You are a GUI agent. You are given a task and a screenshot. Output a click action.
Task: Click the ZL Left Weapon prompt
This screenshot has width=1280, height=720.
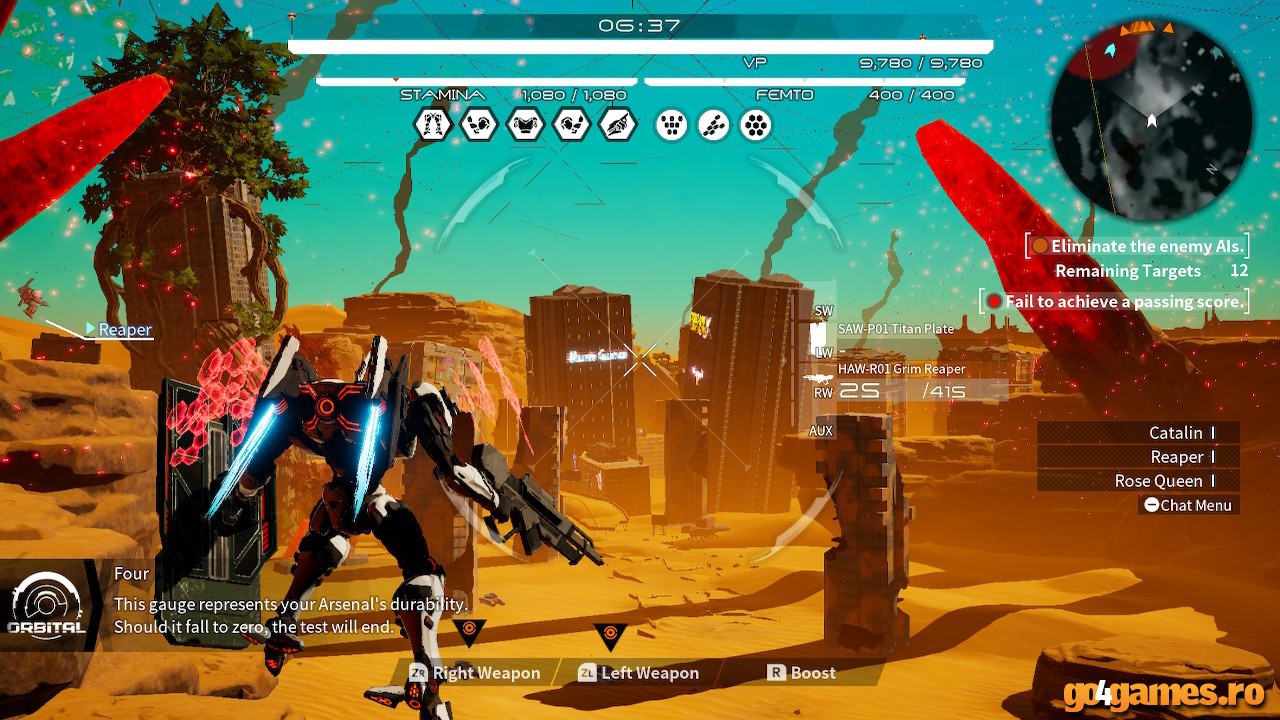pos(639,673)
